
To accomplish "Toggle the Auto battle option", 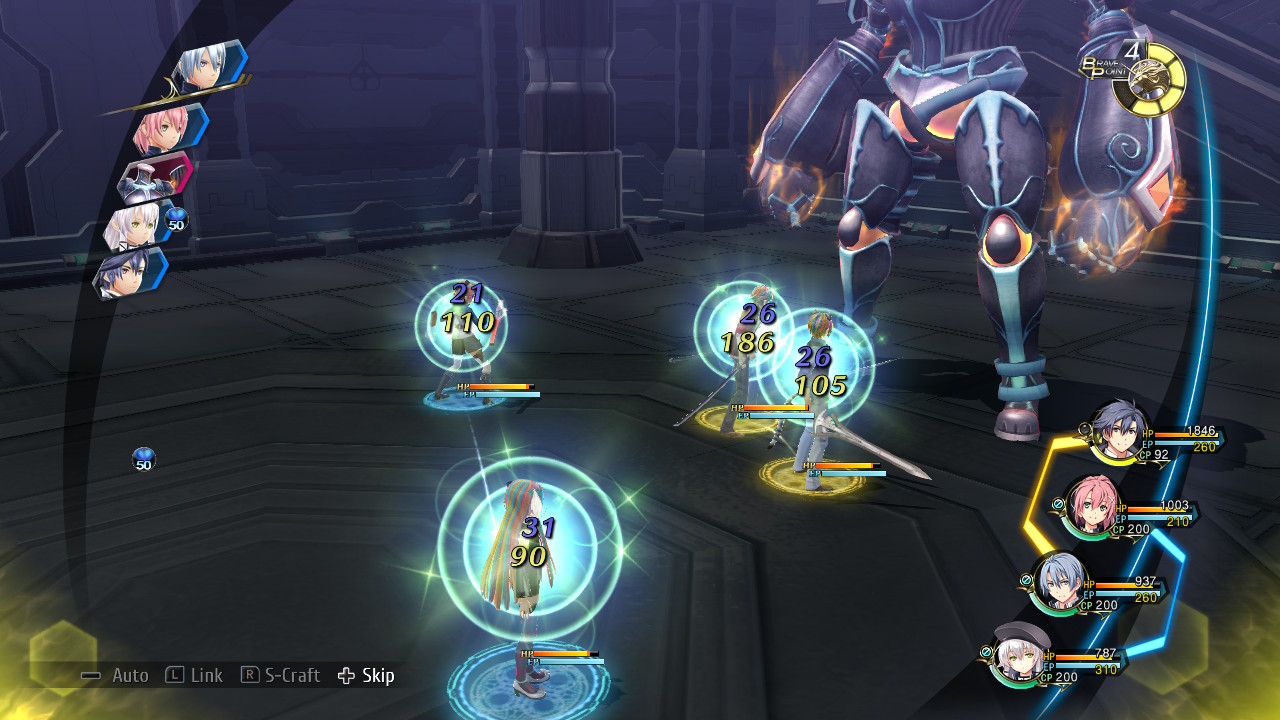I will coord(116,676).
